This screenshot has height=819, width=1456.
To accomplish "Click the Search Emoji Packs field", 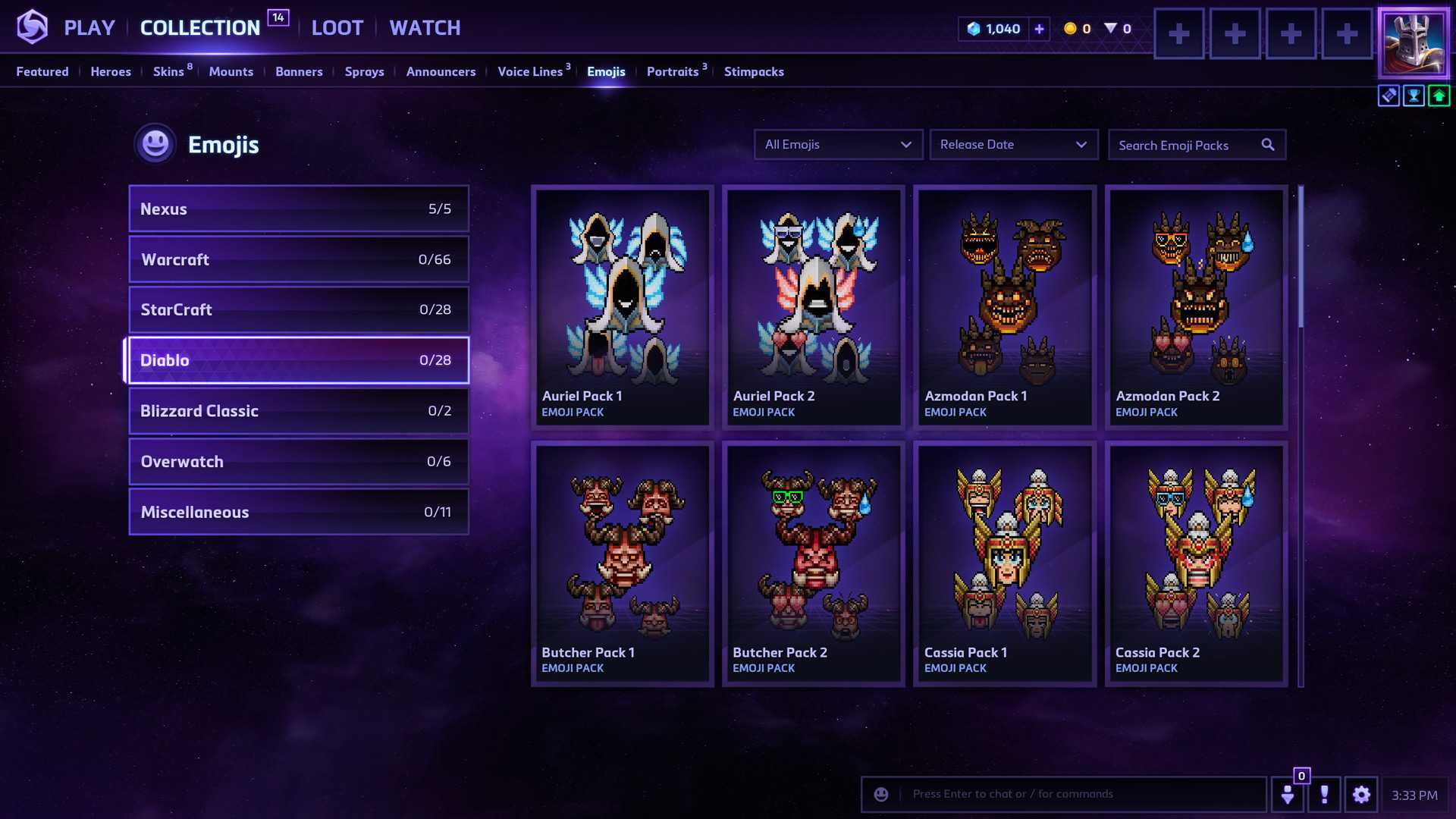I will pyautogui.click(x=1187, y=145).
